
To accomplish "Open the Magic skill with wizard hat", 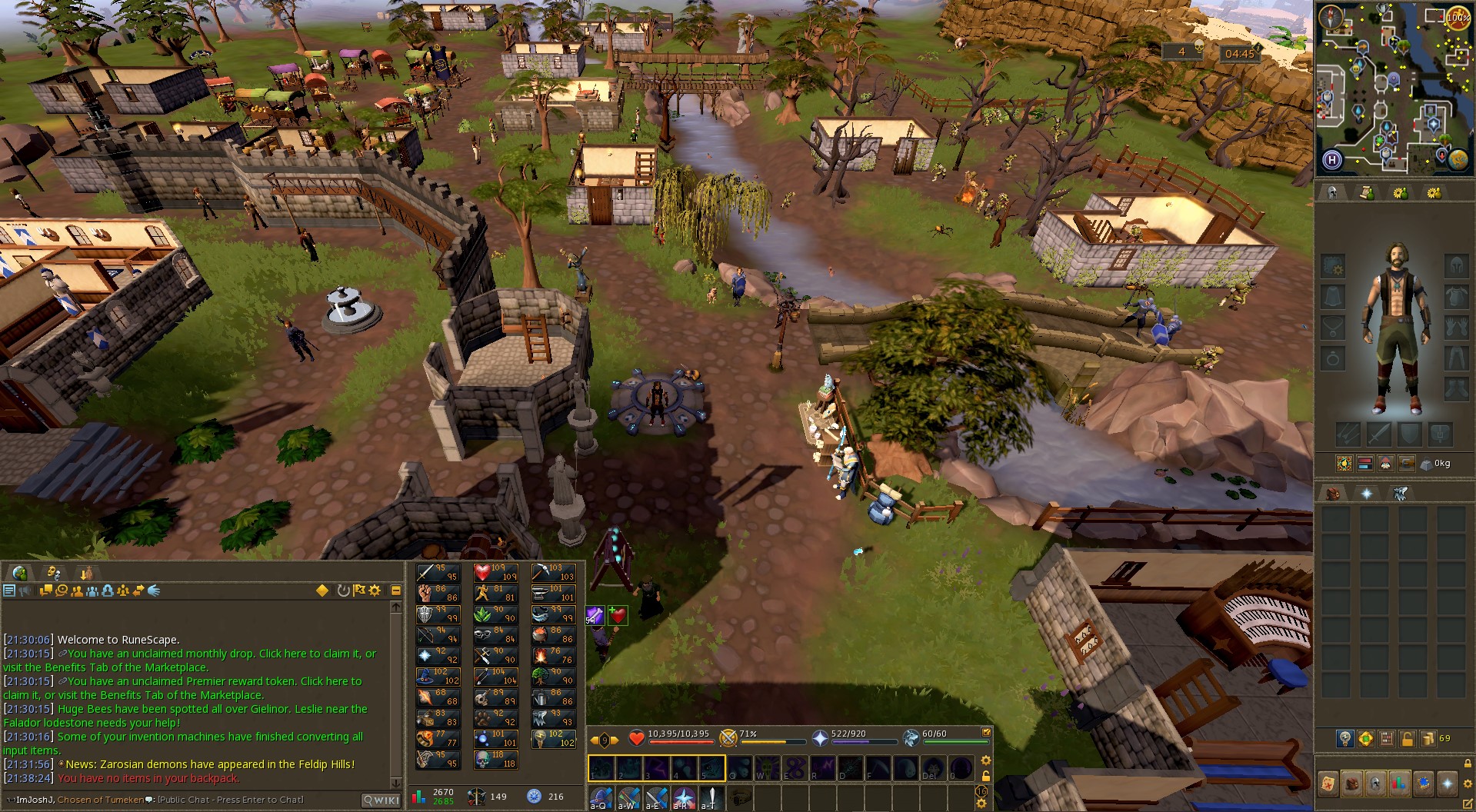I will (437, 677).
